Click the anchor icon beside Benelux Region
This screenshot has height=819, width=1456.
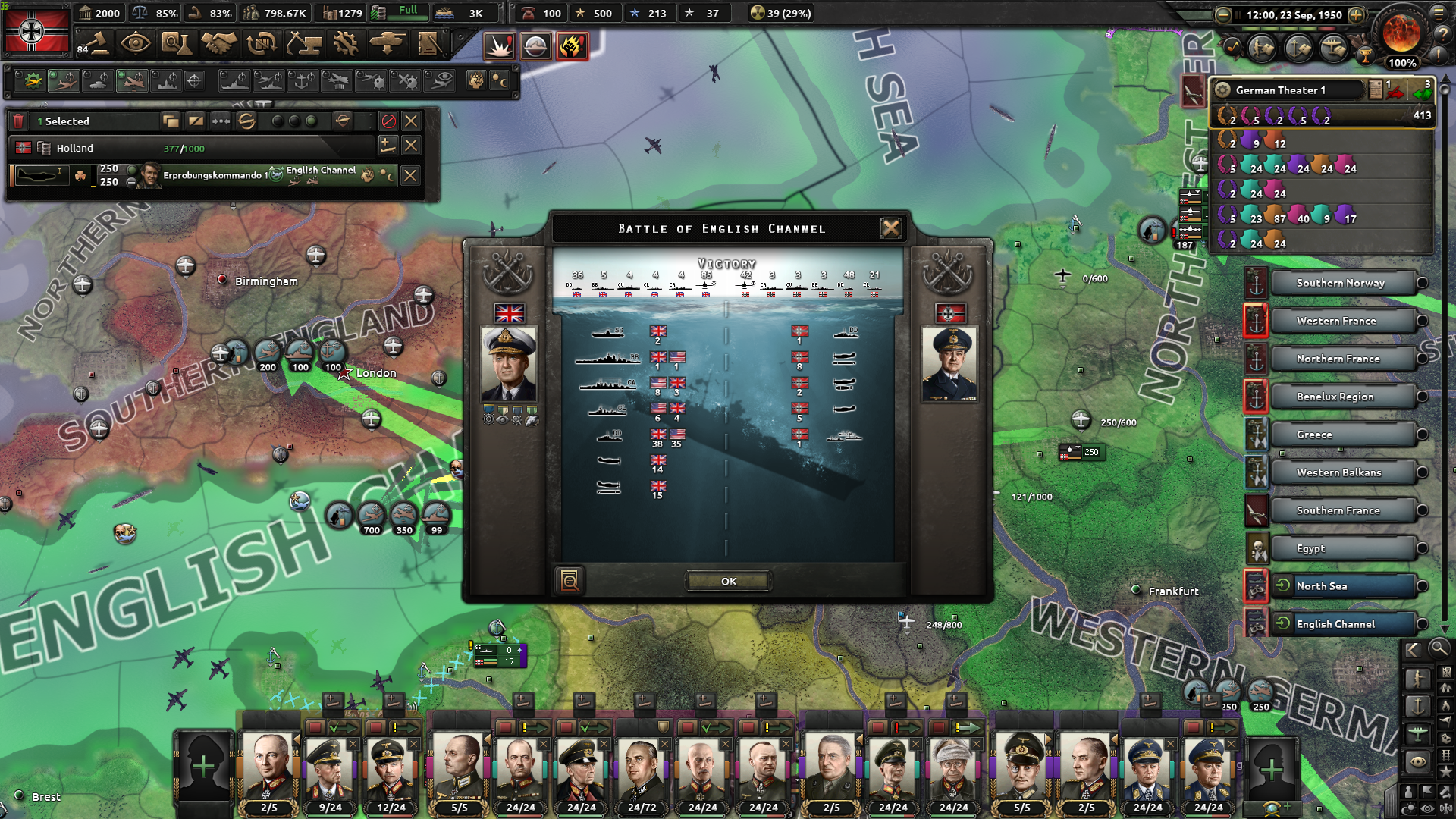(1257, 396)
